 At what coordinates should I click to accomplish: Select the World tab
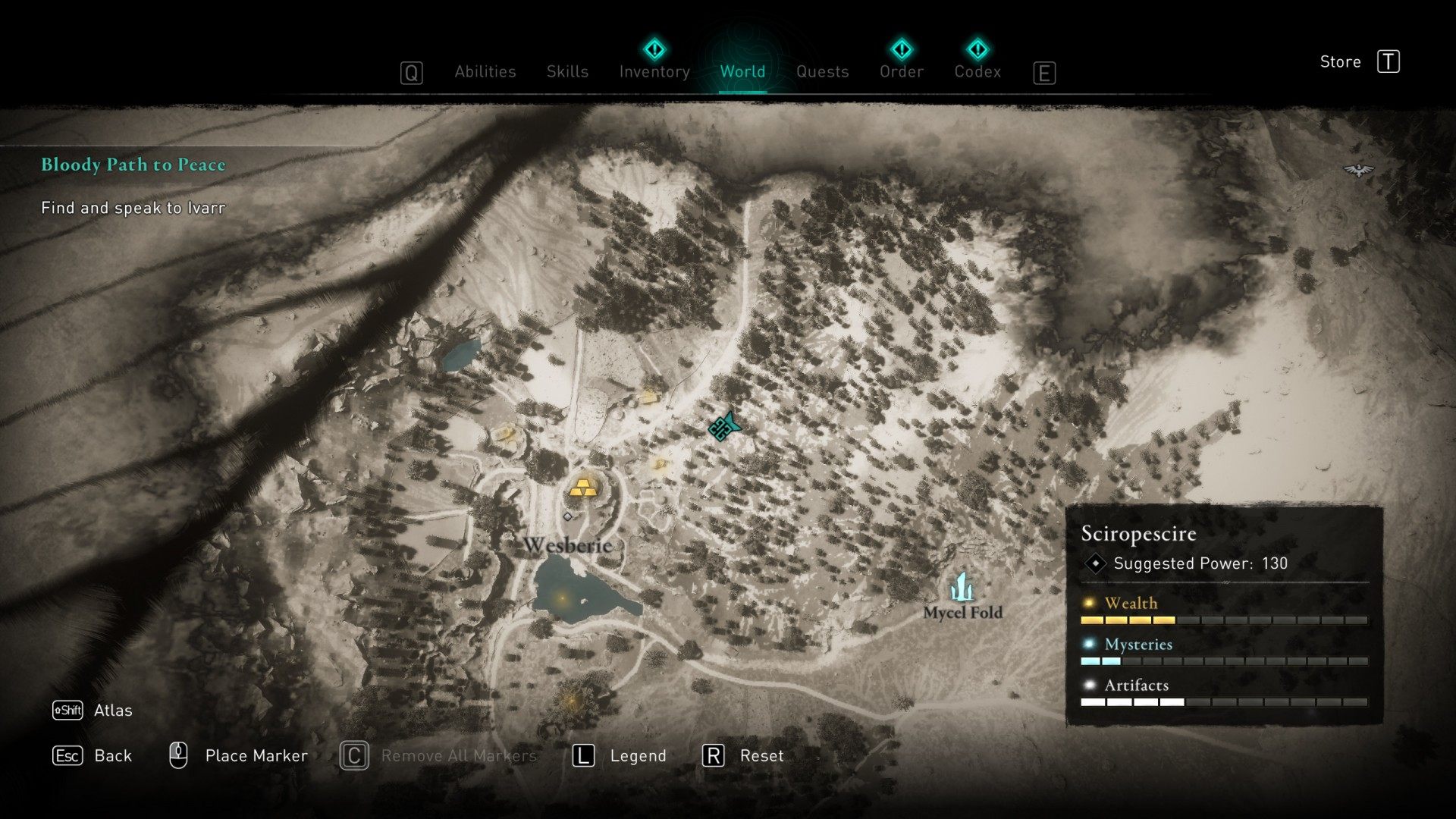742,71
